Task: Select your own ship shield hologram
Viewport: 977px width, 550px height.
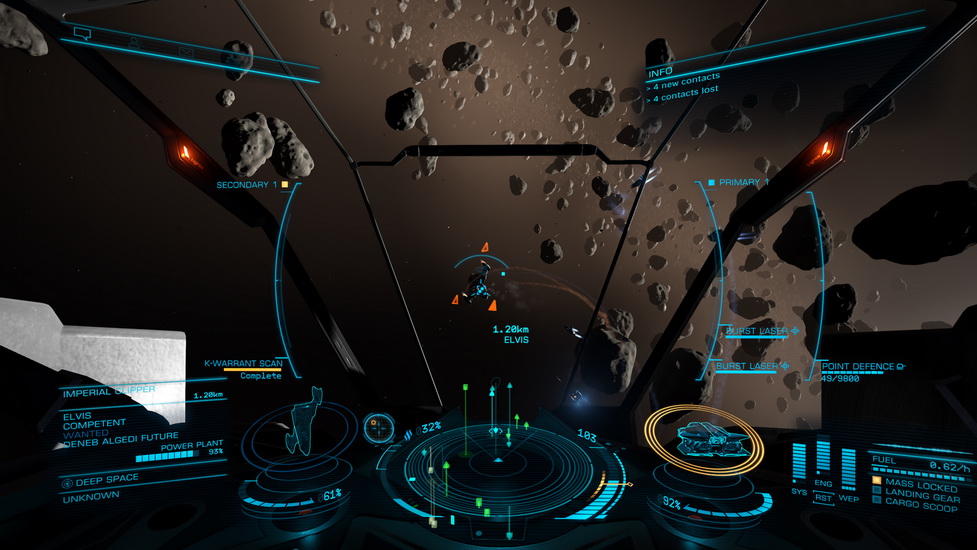Action: [x=694, y=437]
